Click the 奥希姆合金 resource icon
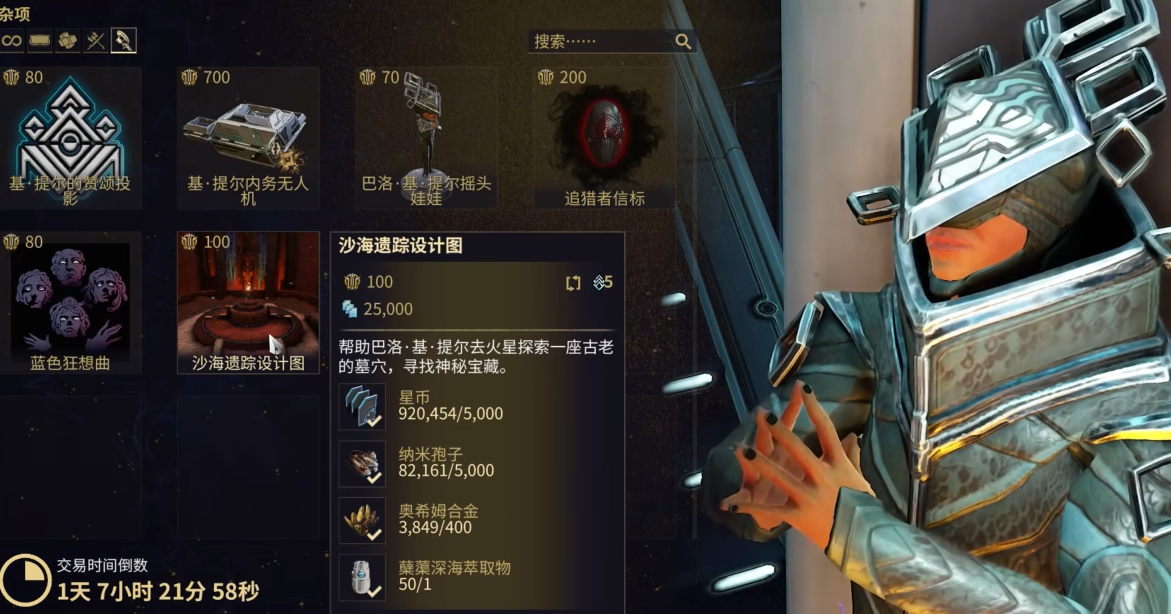Viewport: 1171px width, 614px height. [362, 520]
